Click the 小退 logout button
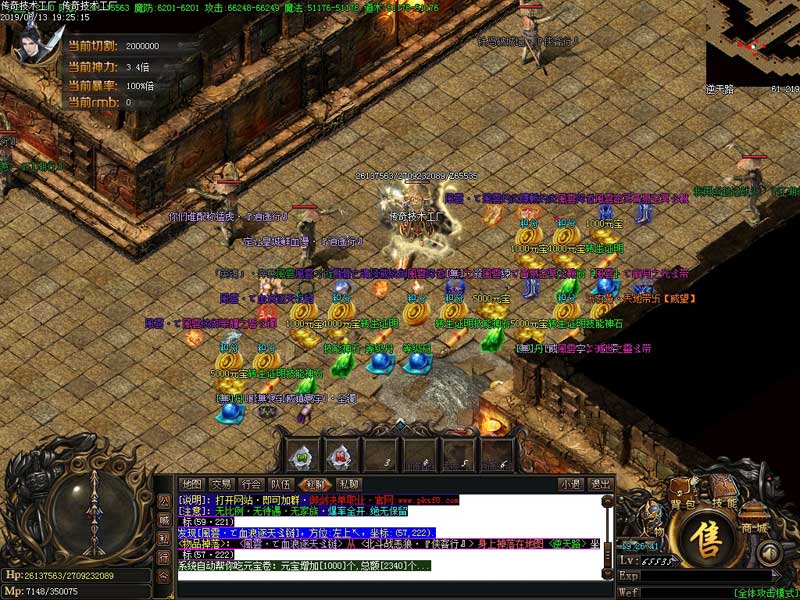 [x=571, y=484]
